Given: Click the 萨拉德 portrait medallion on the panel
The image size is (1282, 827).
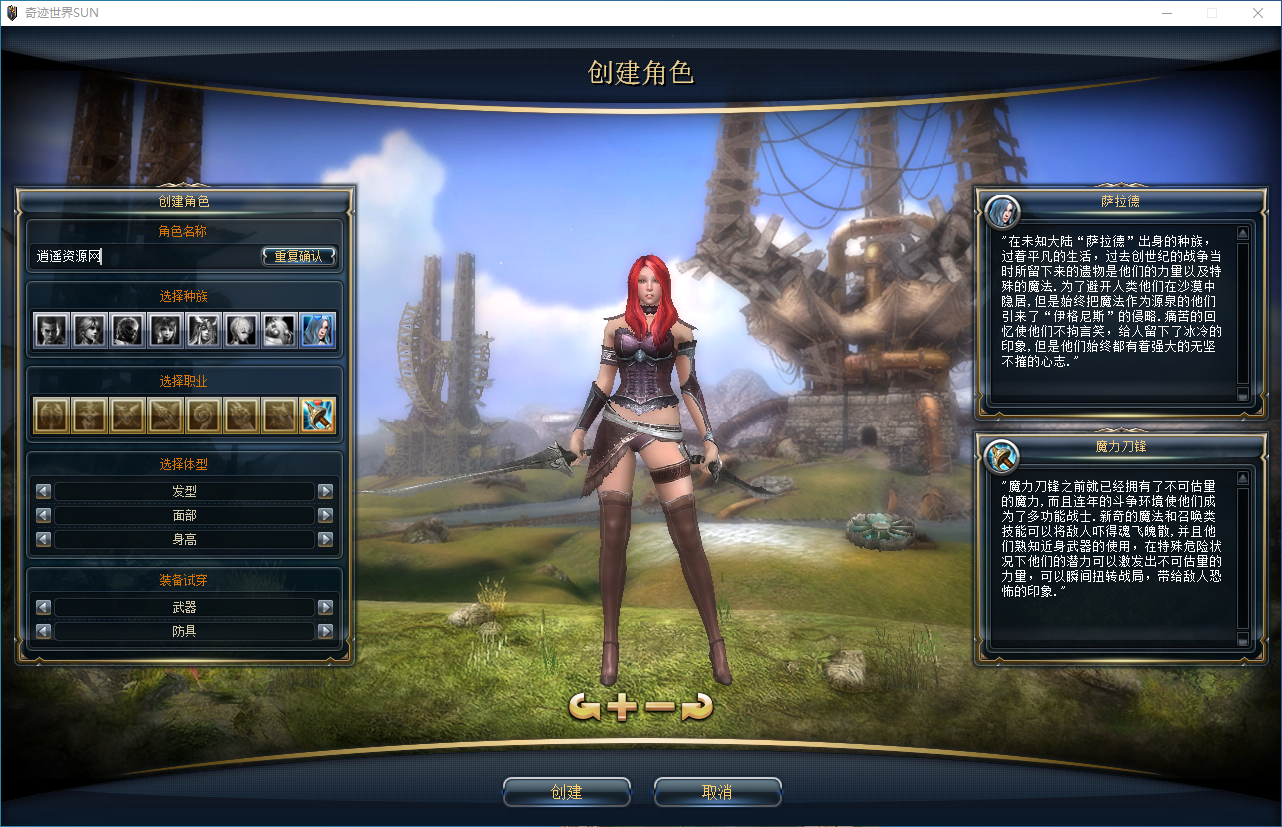Looking at the screenshot, I should 1002,212.
